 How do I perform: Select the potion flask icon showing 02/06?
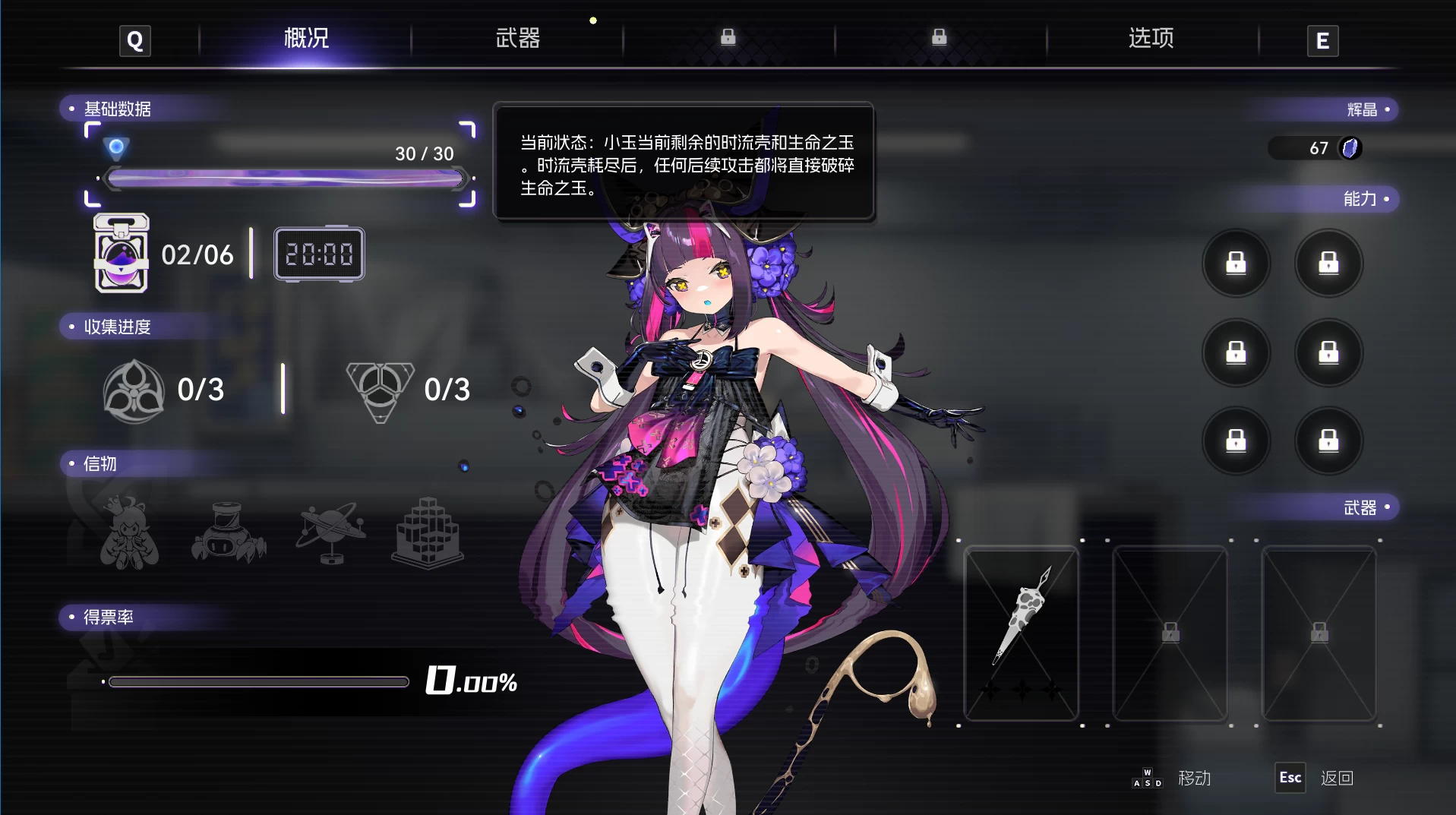coord(119,254)
